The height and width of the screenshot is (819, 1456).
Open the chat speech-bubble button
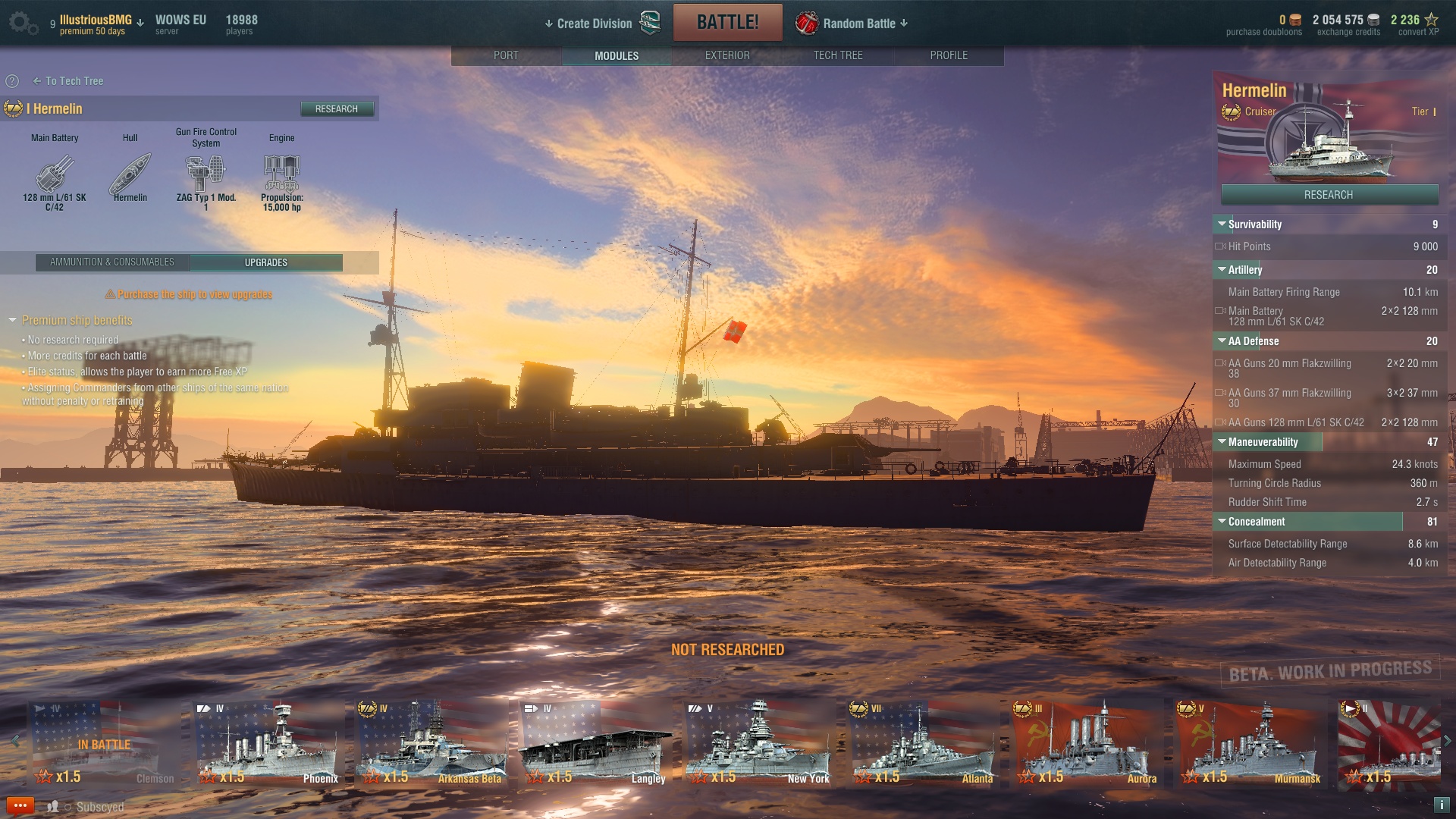20,805
